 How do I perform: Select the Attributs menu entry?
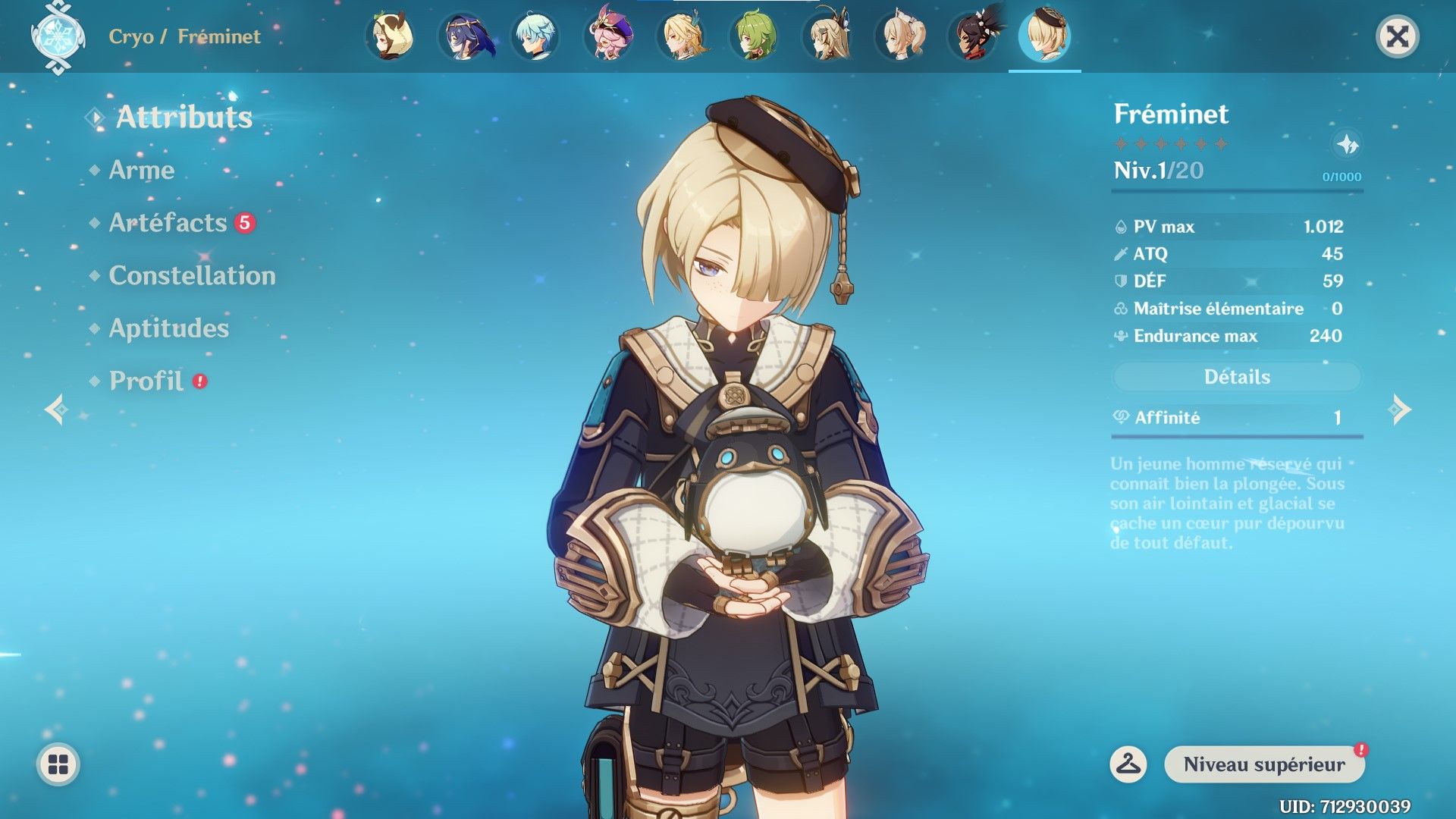tap(184, 118)
